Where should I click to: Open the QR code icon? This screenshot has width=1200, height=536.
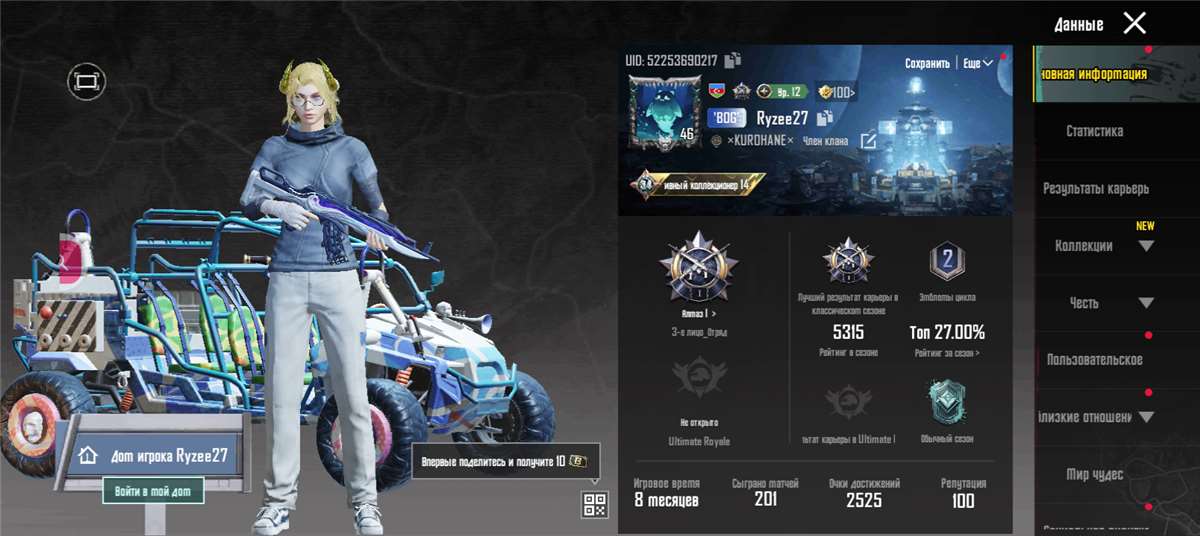tap(594, 505)
